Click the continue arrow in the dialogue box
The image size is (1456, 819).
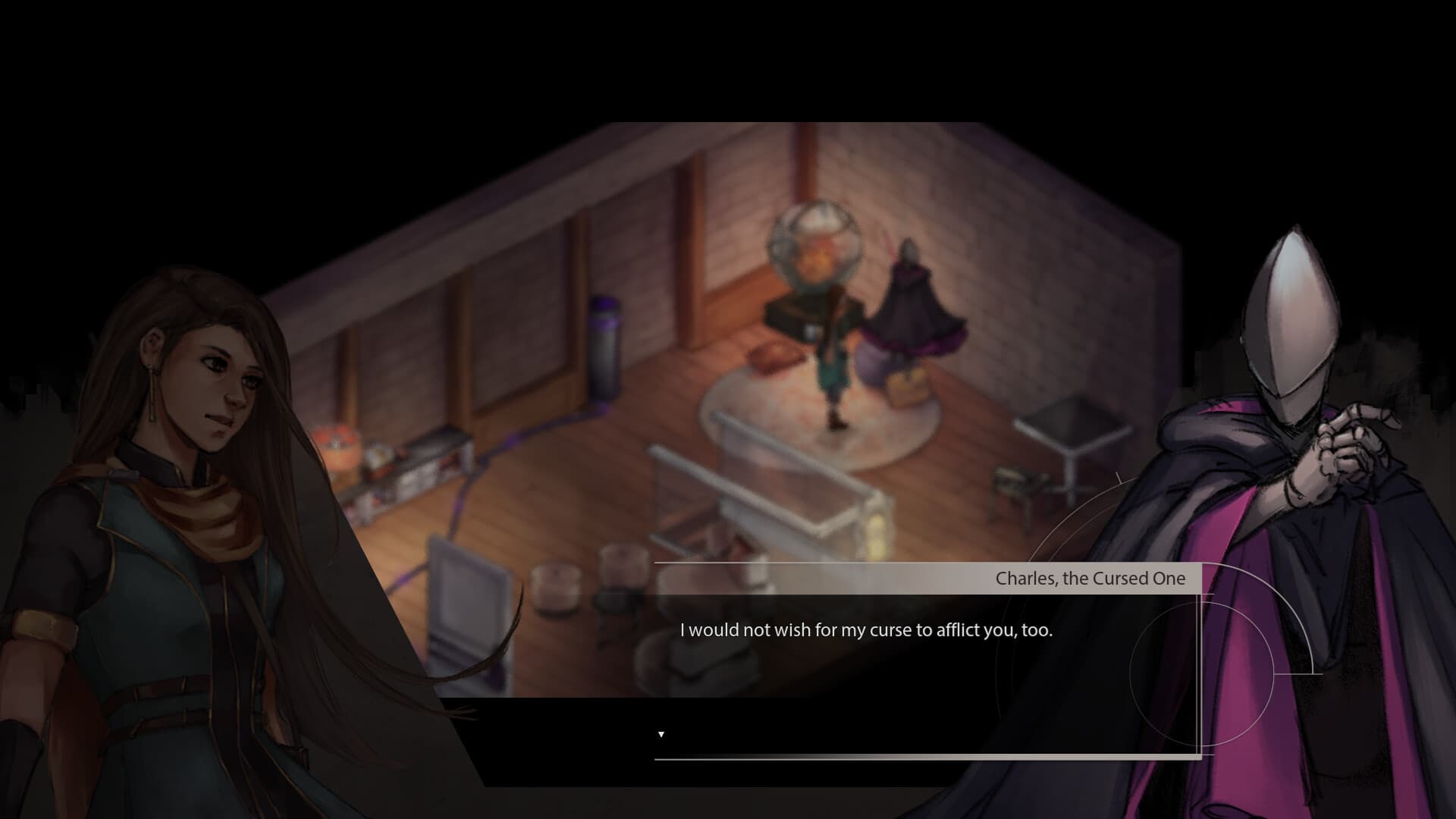tap(661, 733)
